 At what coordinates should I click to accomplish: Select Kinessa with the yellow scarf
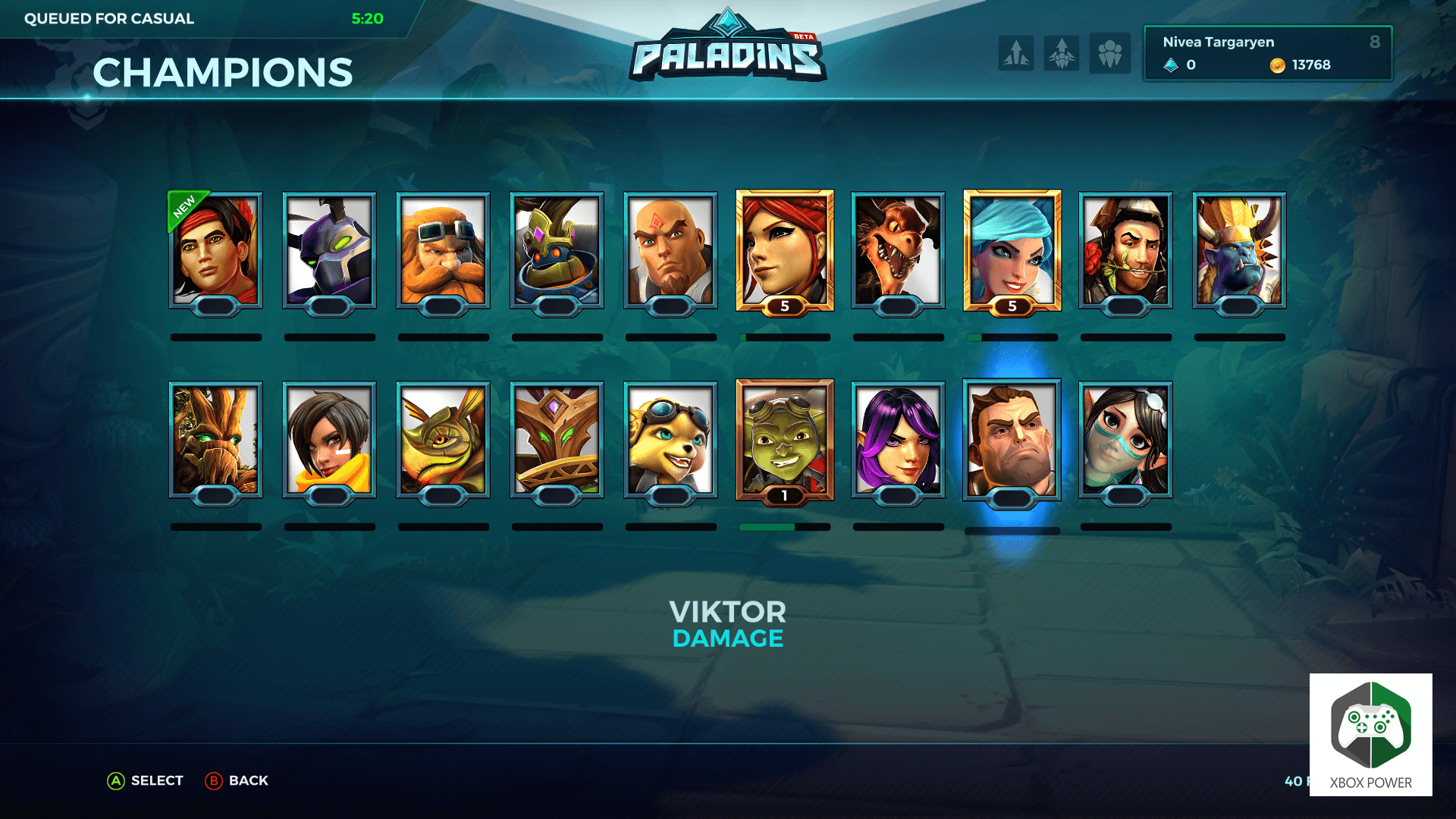click(x=329, y=440)
